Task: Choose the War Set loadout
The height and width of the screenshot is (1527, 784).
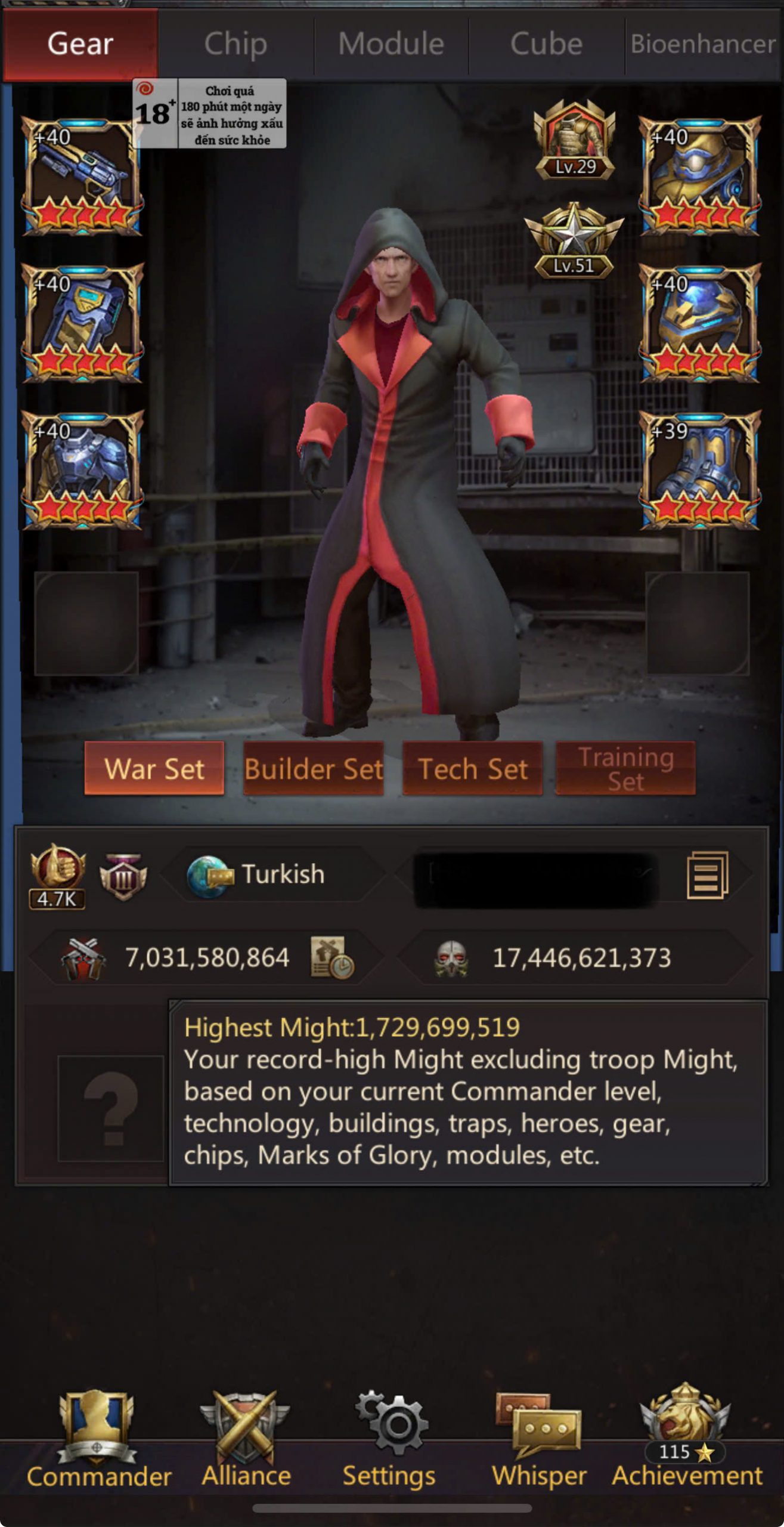Action: 154,768
